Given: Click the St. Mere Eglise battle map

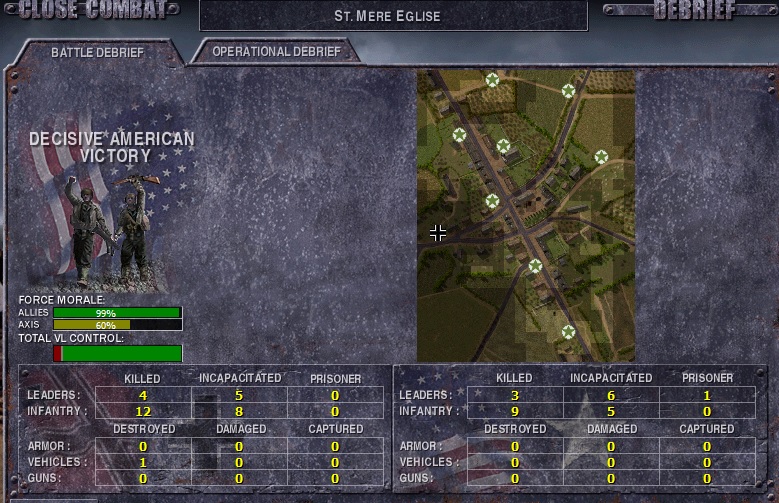Looking at the screenshot, I should point(526,215).
